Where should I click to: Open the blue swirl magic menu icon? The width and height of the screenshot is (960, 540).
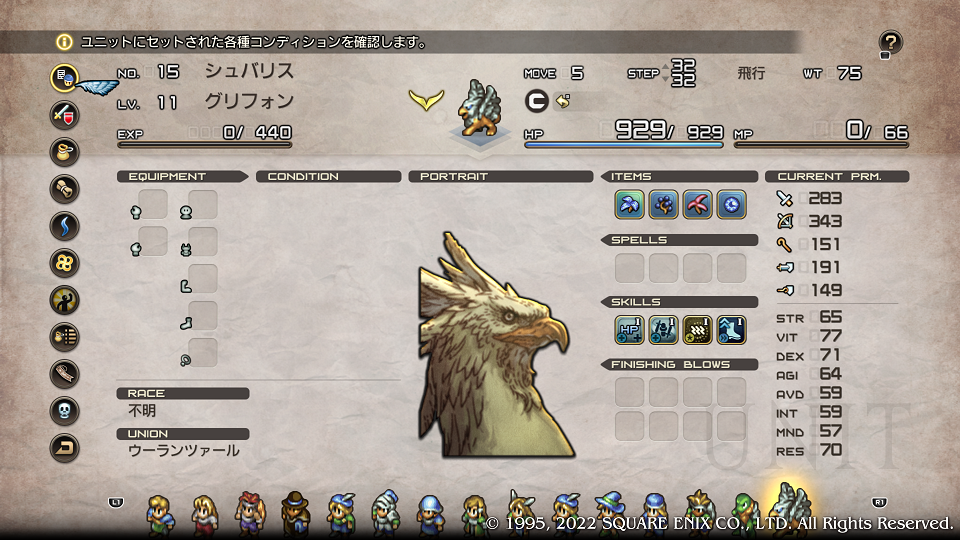pos(65,226)
